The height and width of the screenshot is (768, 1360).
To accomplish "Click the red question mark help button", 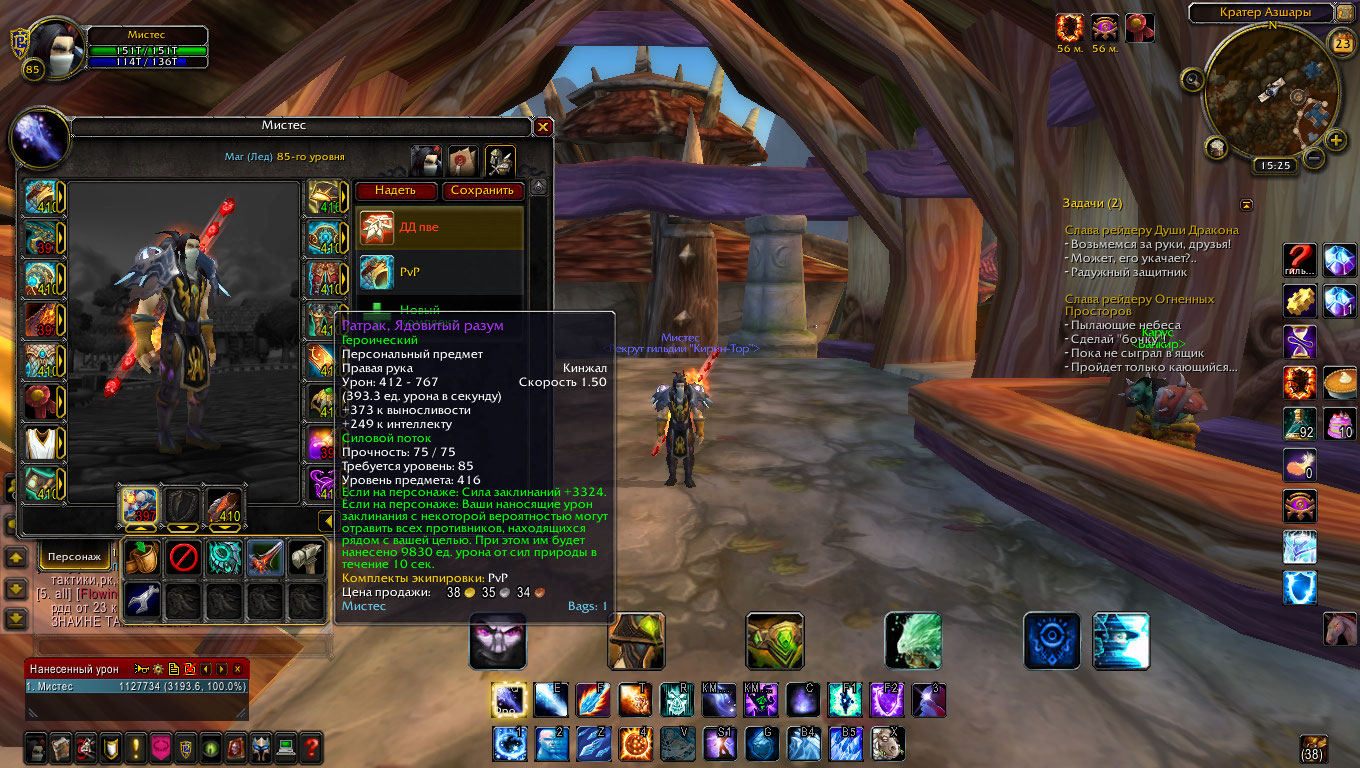I will pos(312,746).
